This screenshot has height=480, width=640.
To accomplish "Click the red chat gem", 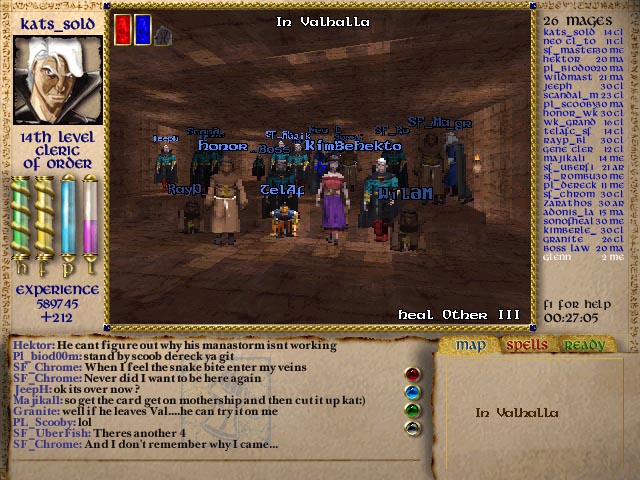I will point(412,375).
